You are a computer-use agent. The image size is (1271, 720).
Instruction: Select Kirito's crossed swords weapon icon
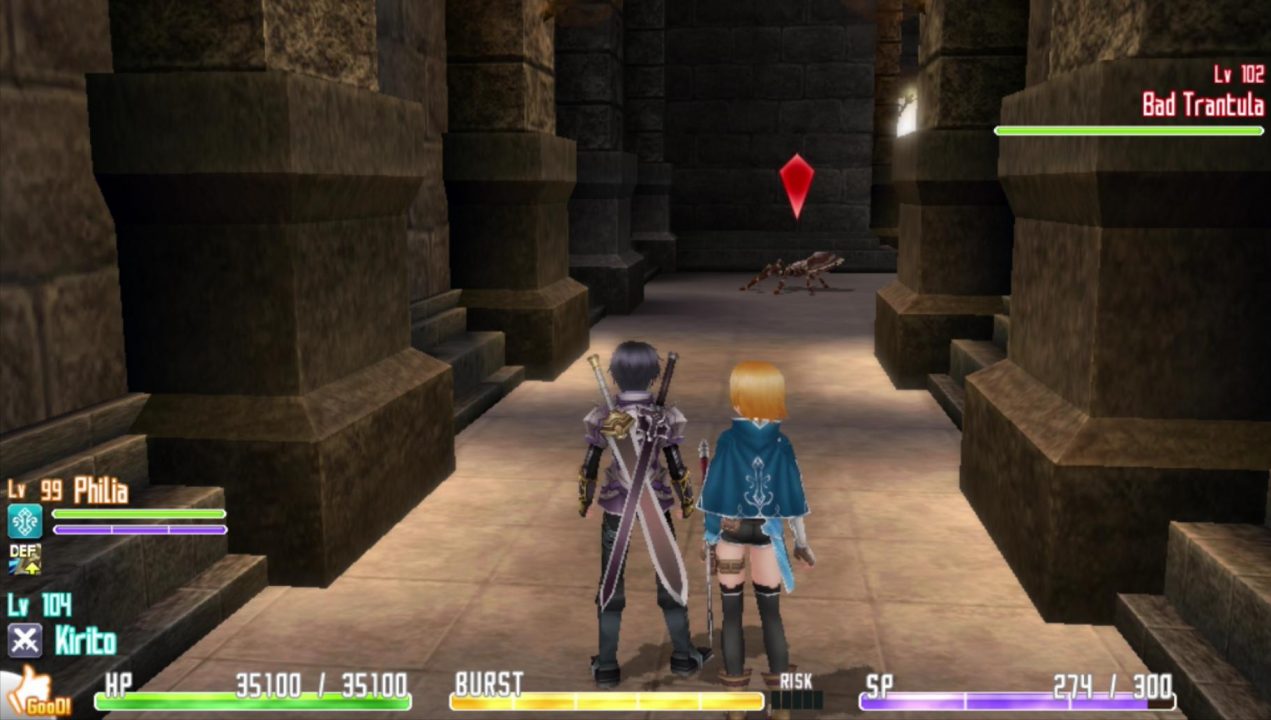pos(24,639)
